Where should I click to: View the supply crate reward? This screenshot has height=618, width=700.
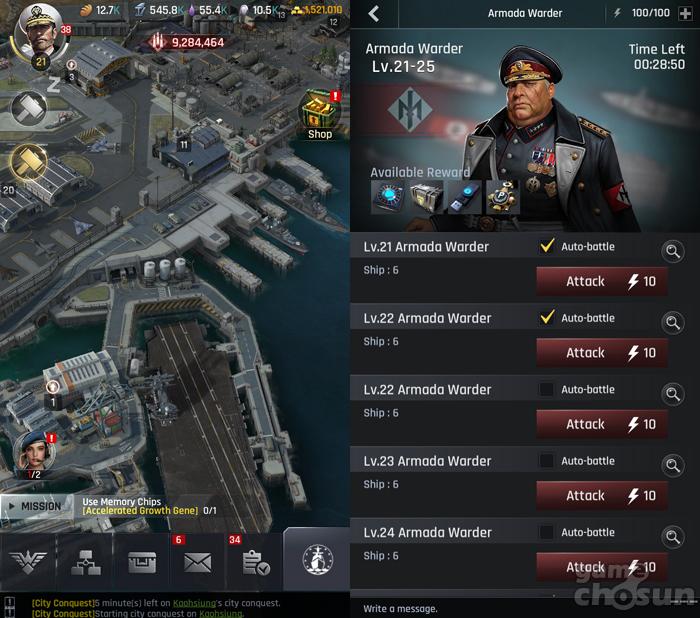coord(426,197)
